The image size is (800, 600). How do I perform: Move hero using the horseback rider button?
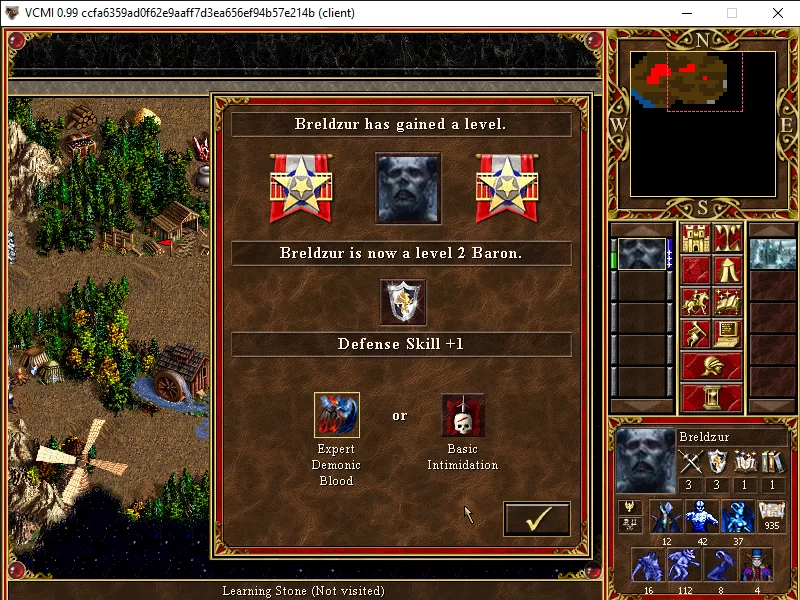[x=696, y=302]
